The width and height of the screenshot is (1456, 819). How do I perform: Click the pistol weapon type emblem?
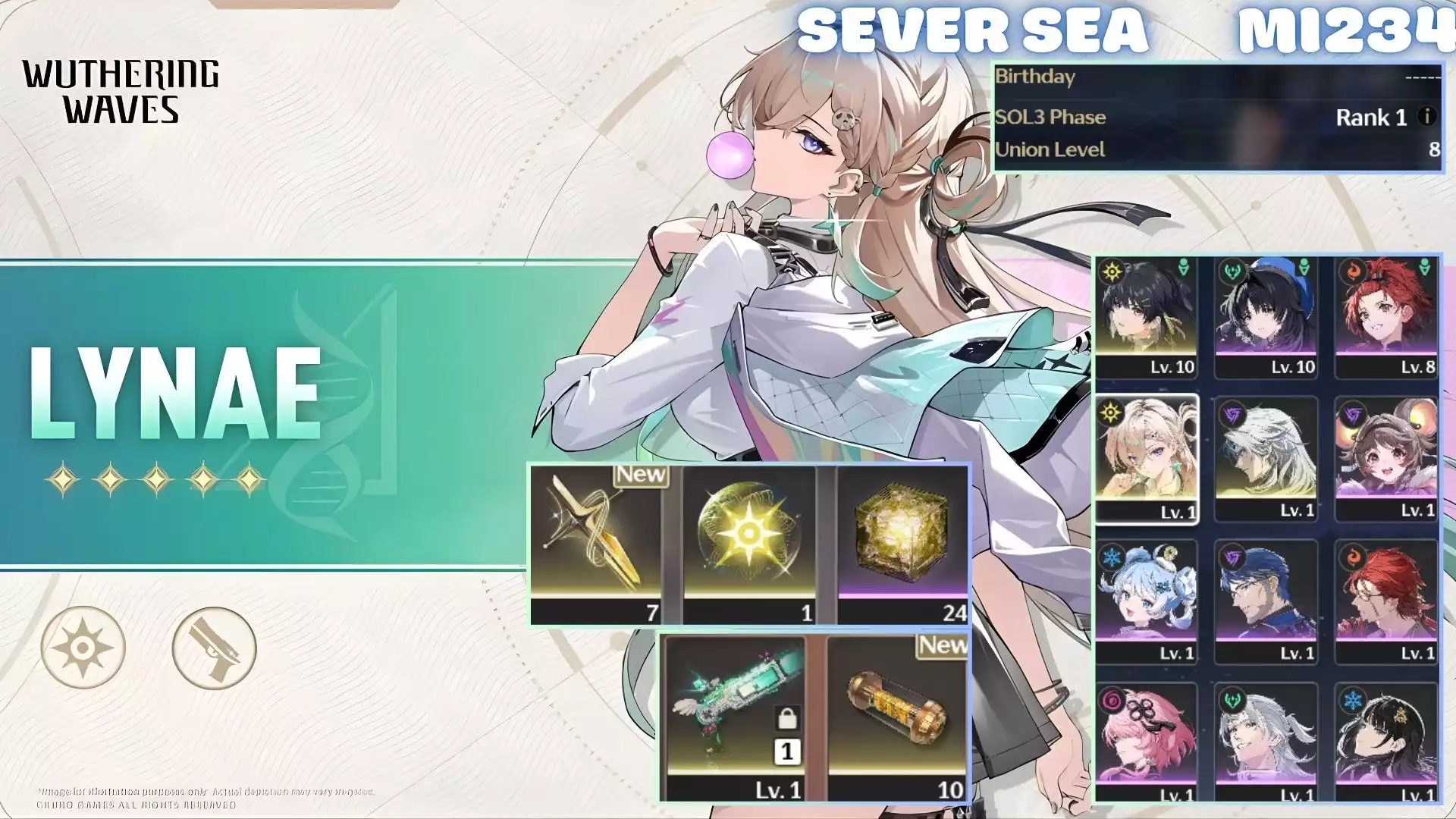214,648
